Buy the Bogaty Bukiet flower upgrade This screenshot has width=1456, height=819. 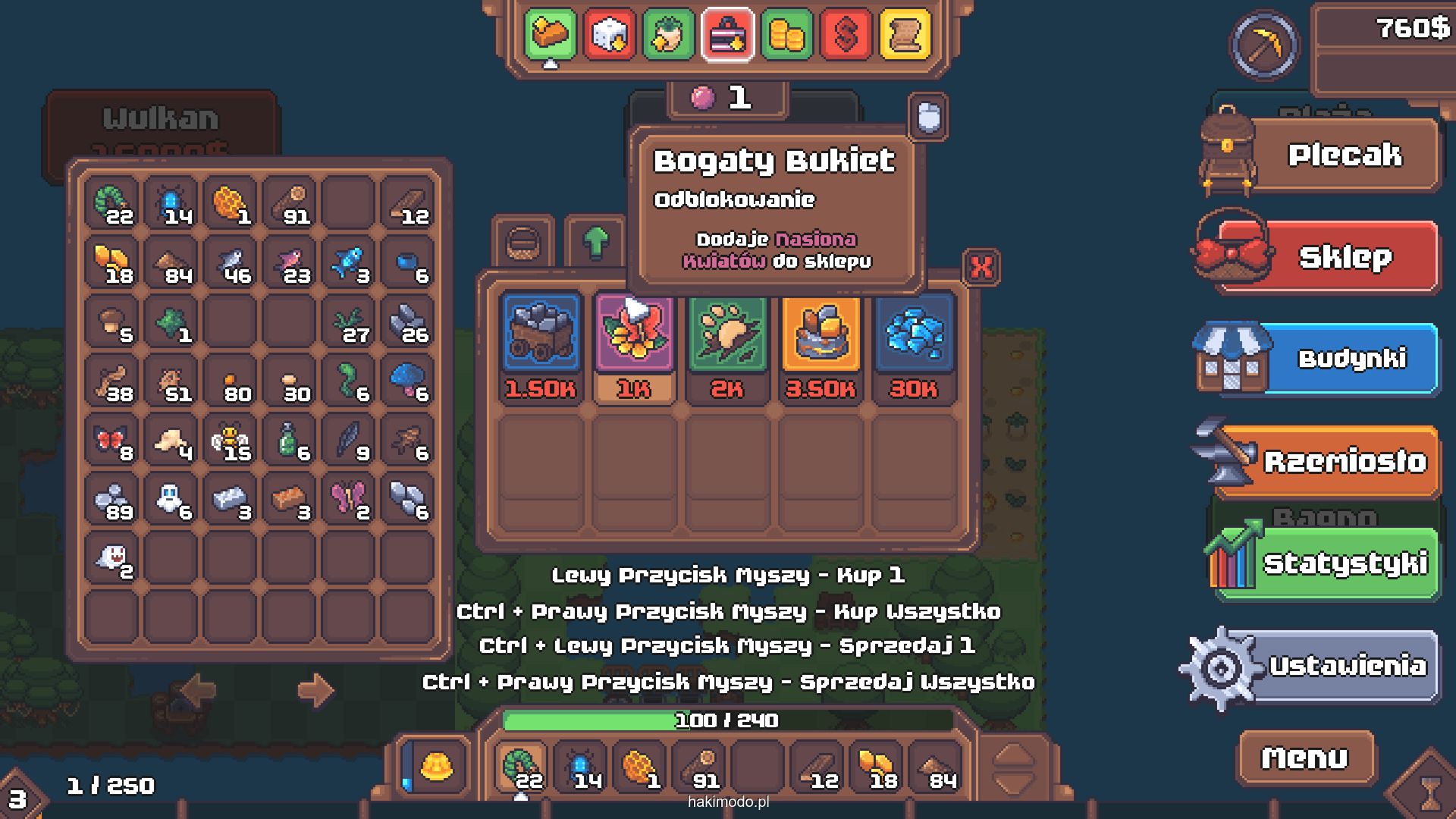coord(634,346)
